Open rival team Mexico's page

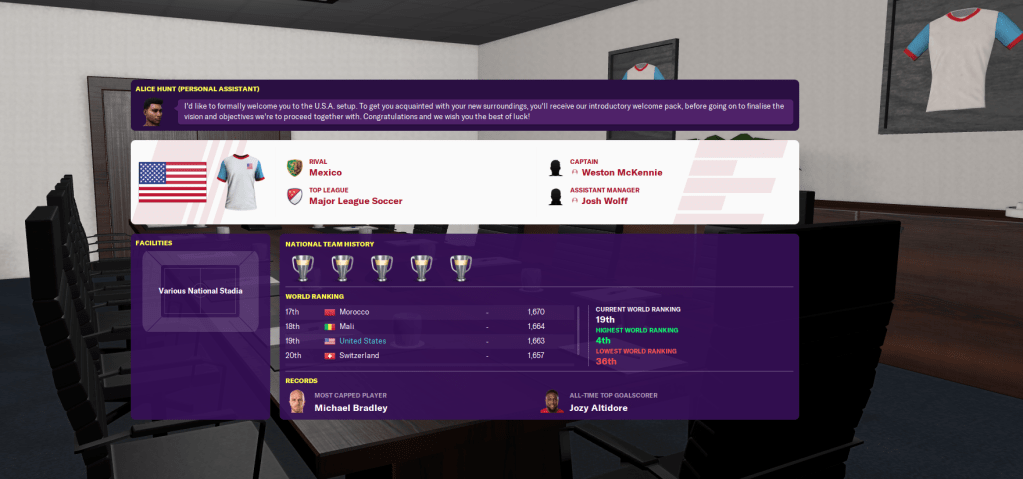[x=325, y=172]
